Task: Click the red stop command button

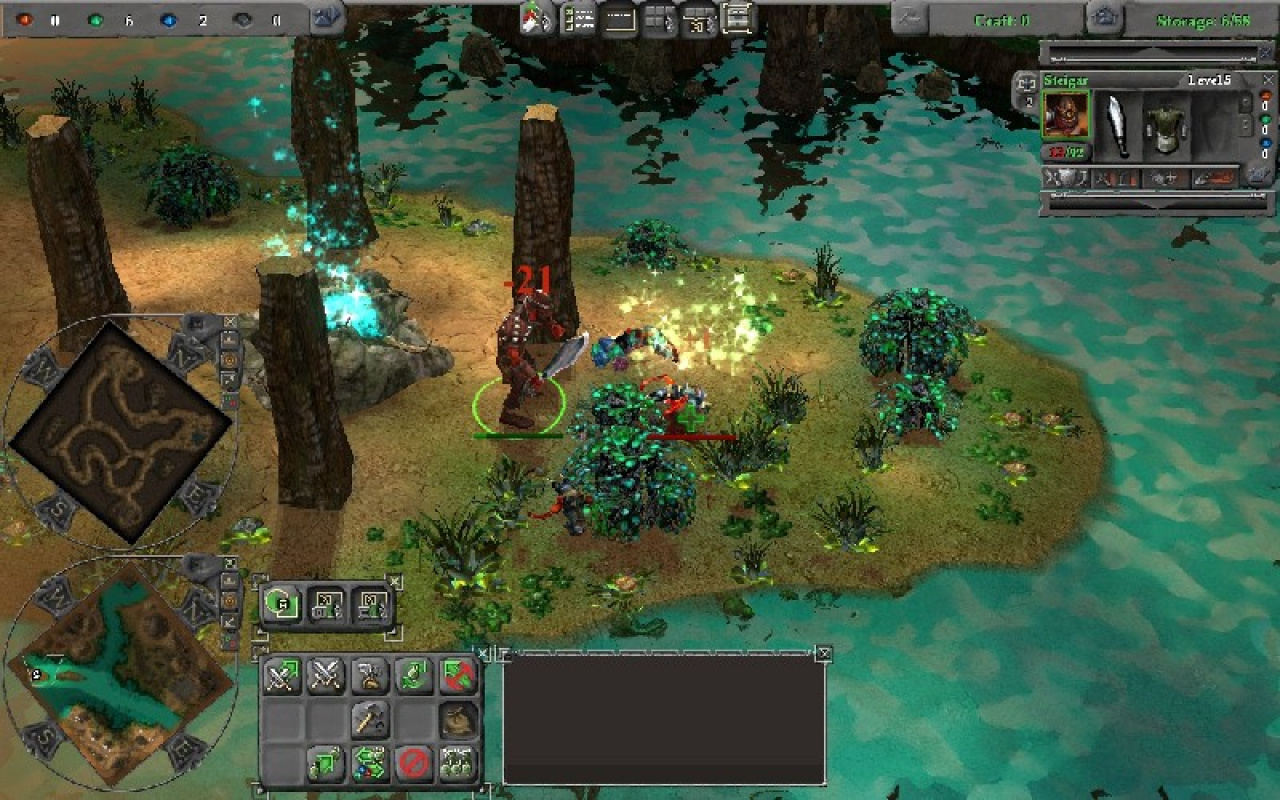Action: pos(414,764)
